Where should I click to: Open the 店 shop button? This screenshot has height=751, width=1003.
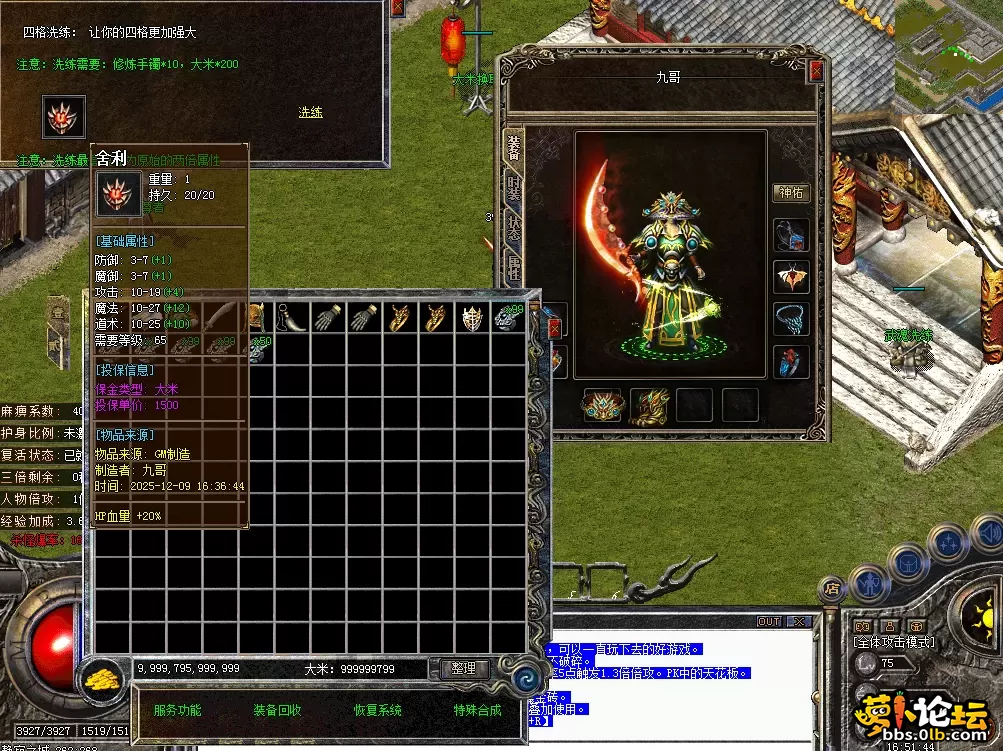pyautogui.click(x=832, y=589)
